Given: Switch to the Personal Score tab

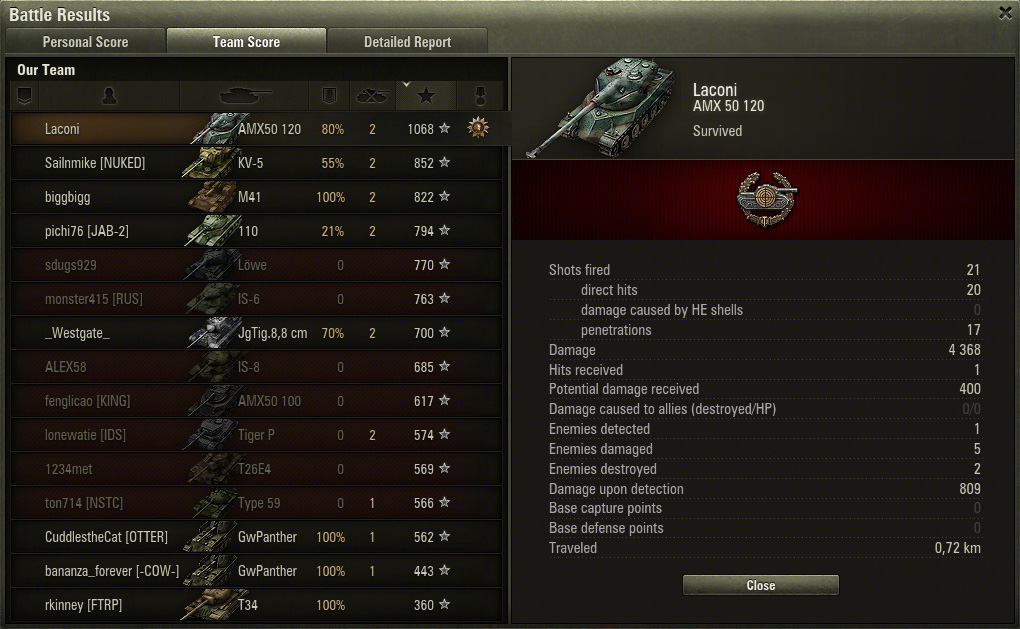Looking at the screenshot, I should pyautogui.click(x=85, y=42).
